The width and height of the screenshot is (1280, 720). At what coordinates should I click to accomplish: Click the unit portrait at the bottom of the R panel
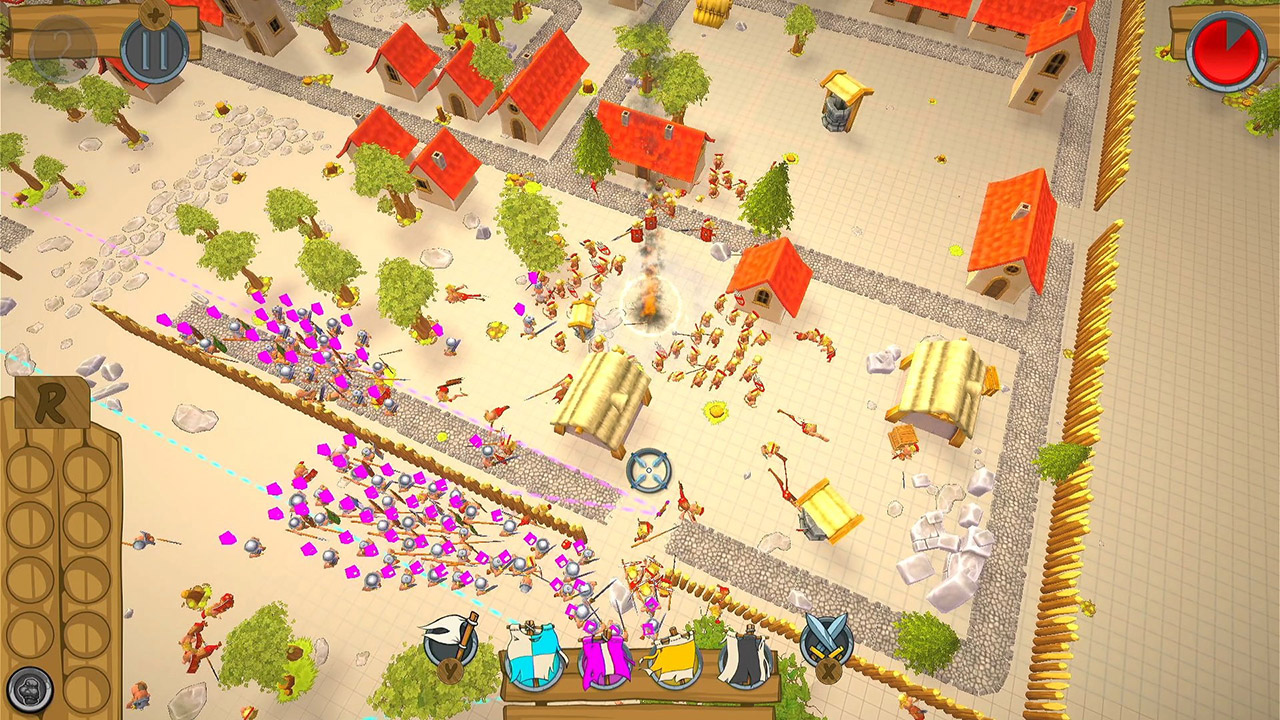tap(30, 689)
